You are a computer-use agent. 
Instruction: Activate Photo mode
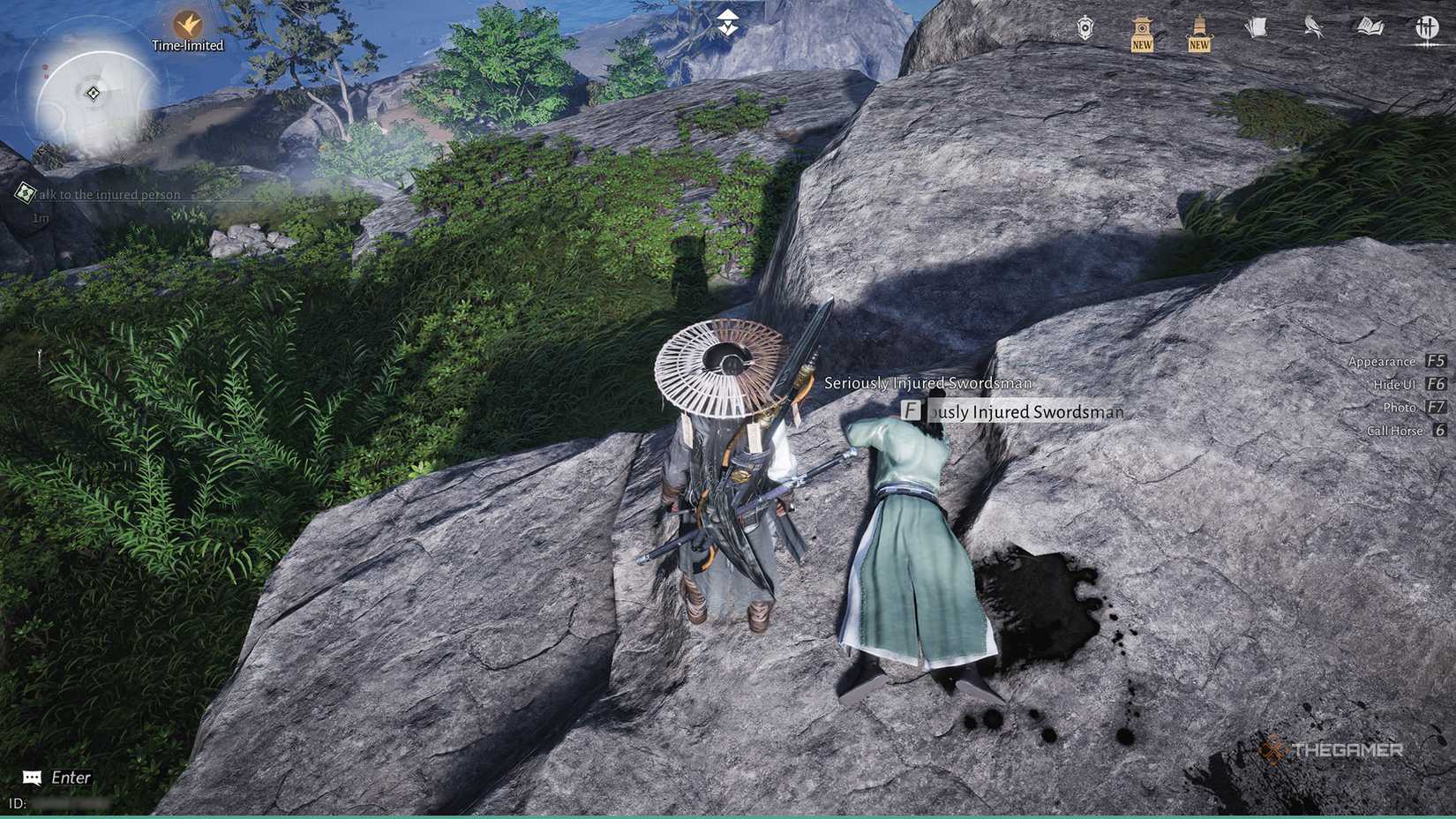click(1400, 407)
